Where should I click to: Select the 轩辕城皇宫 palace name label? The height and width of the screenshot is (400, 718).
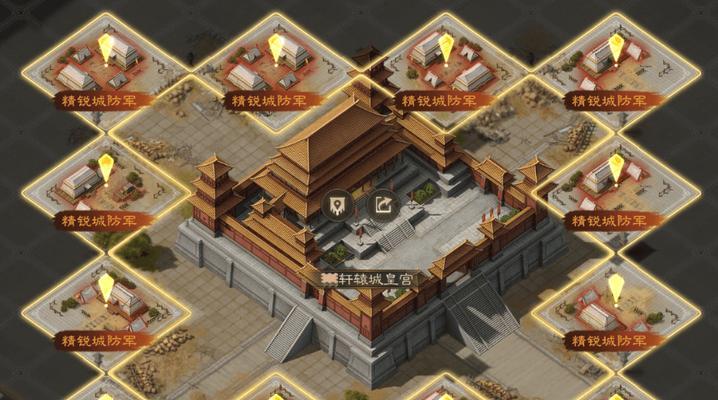pos(369,281)
